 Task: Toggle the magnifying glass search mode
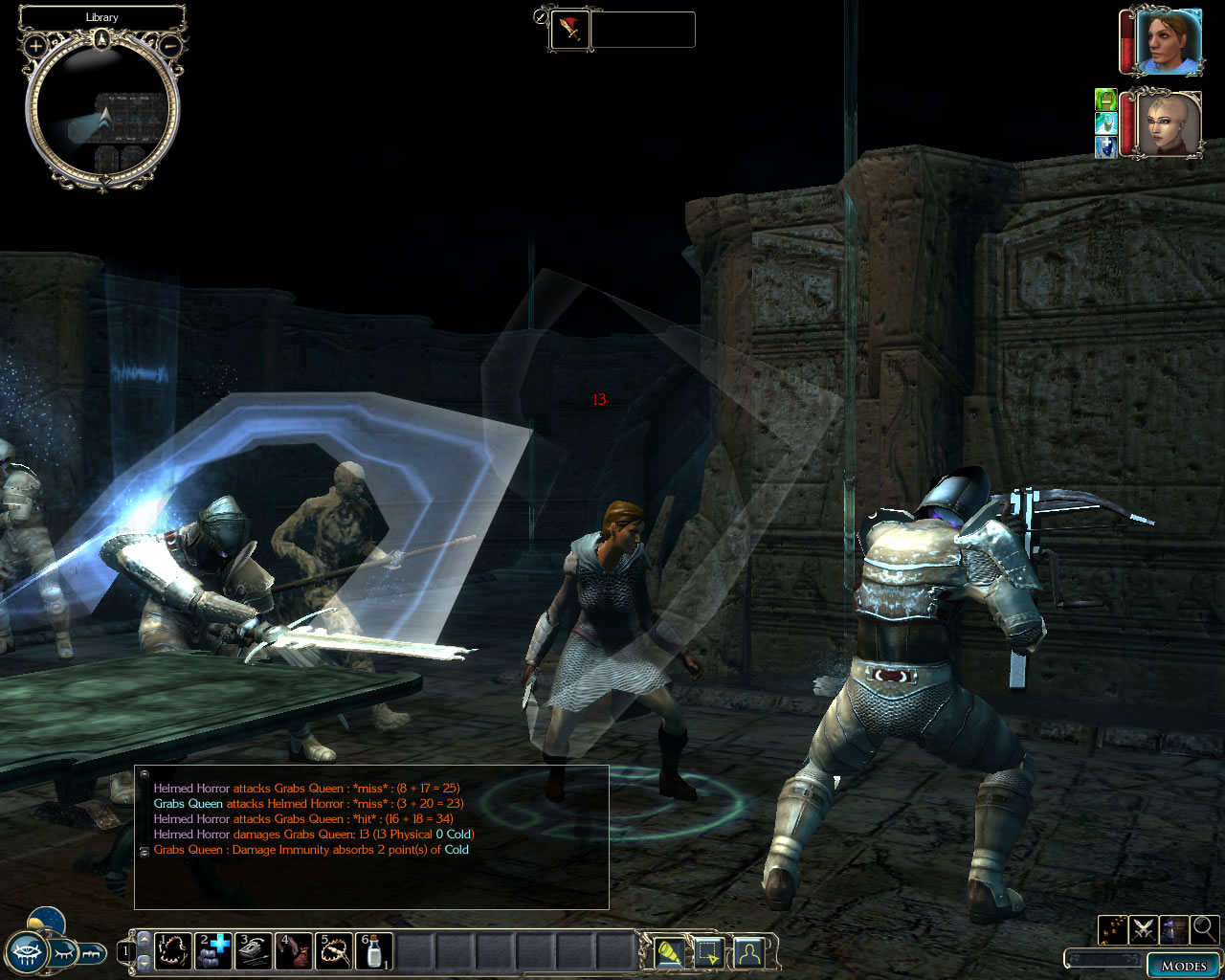click(1204, 928)
